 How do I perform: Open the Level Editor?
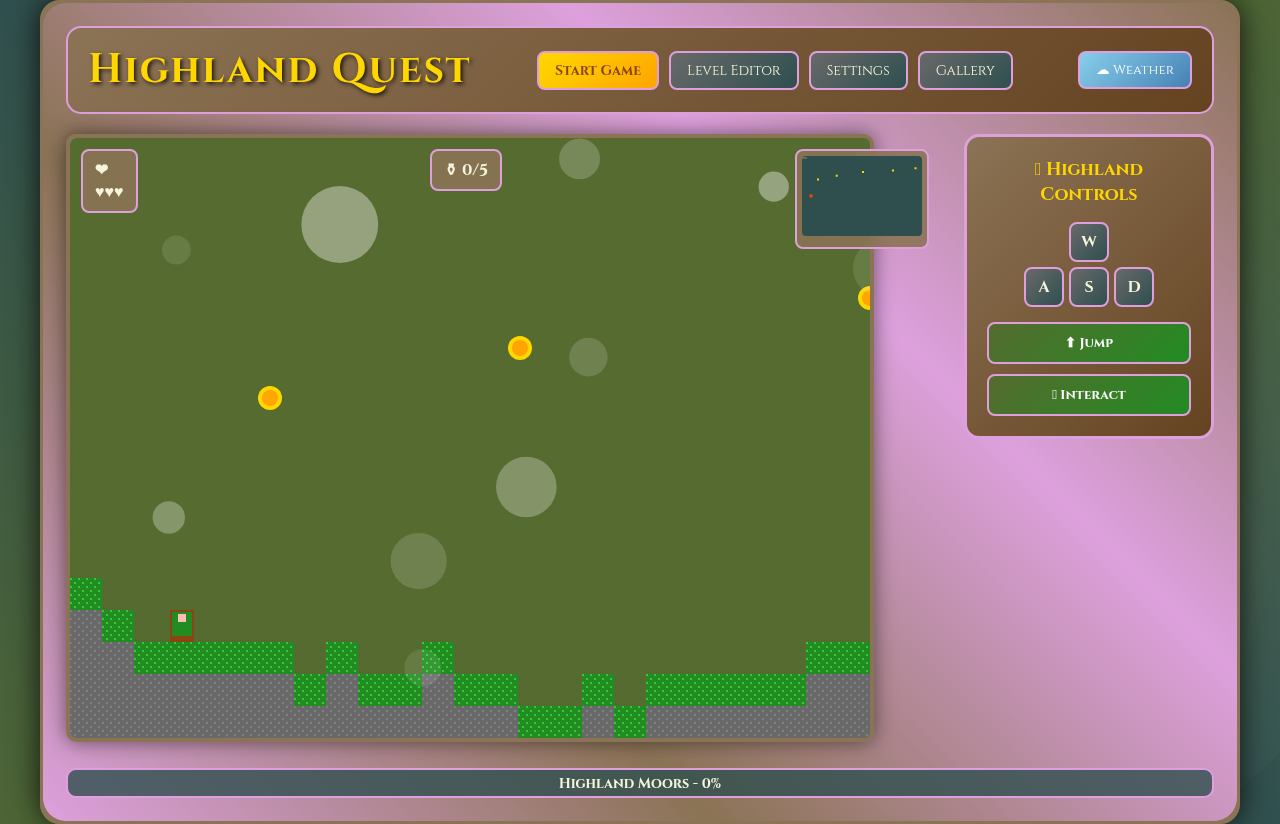(733, 70)
